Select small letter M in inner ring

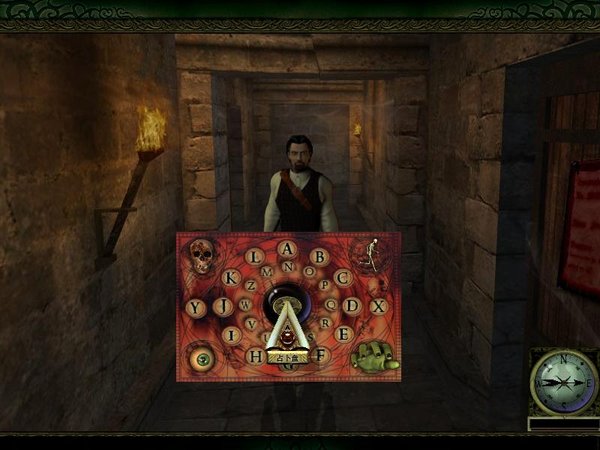click(x=267, y=271)
